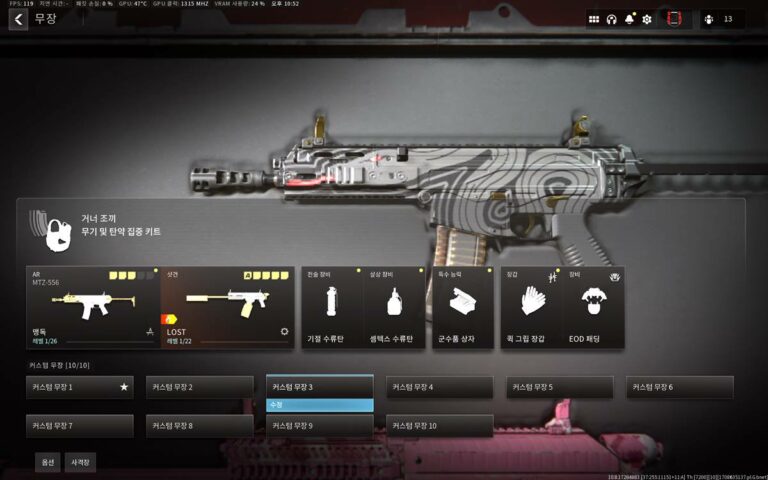Open the grid menu icon
The image size is (768, 480).
coord(594,19)
